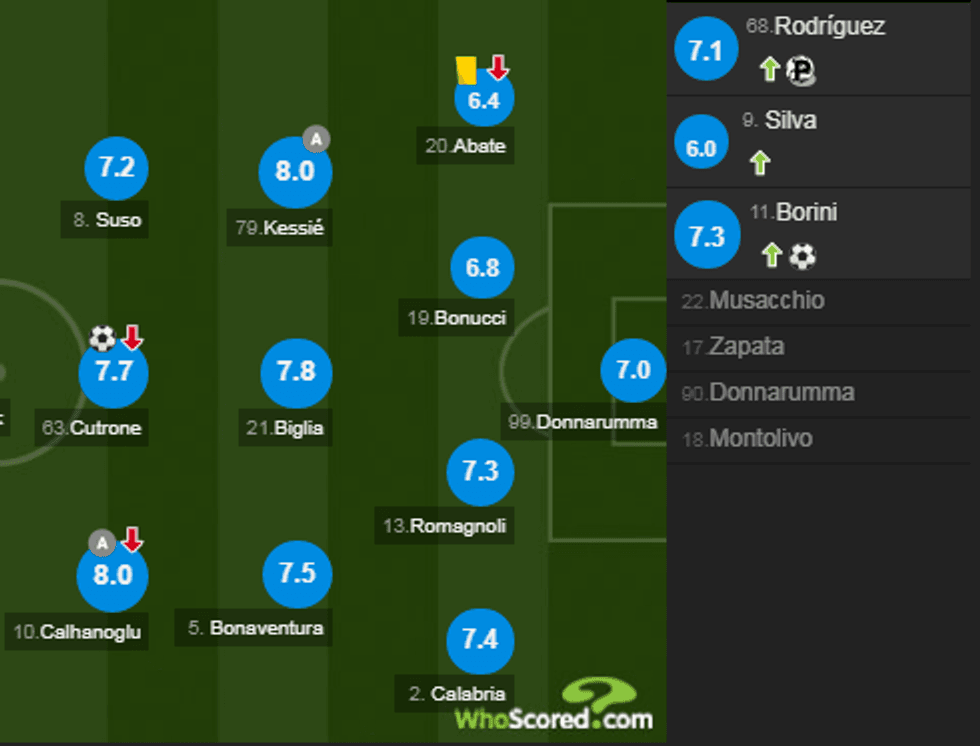Open Calabria's 7.4 player rating
This screenshot has width=980, height=746.
point(481,639)
